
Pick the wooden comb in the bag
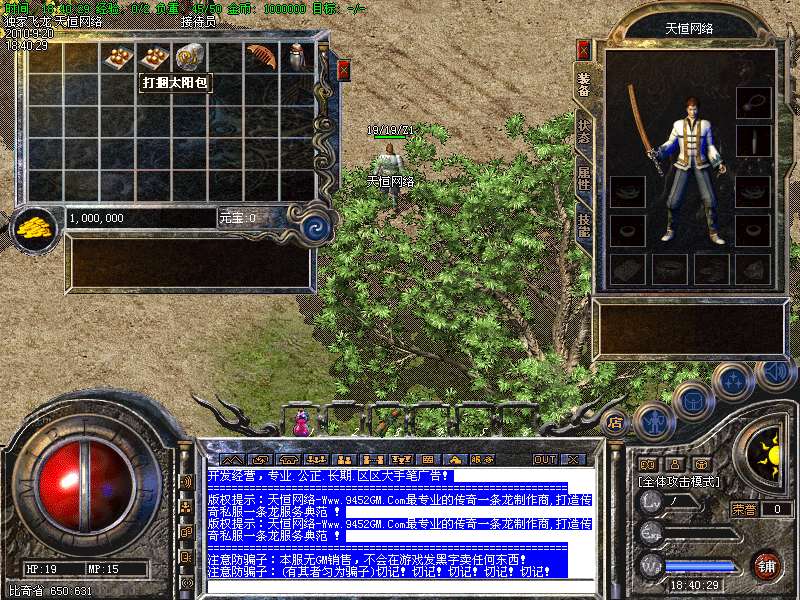[261, 57]
